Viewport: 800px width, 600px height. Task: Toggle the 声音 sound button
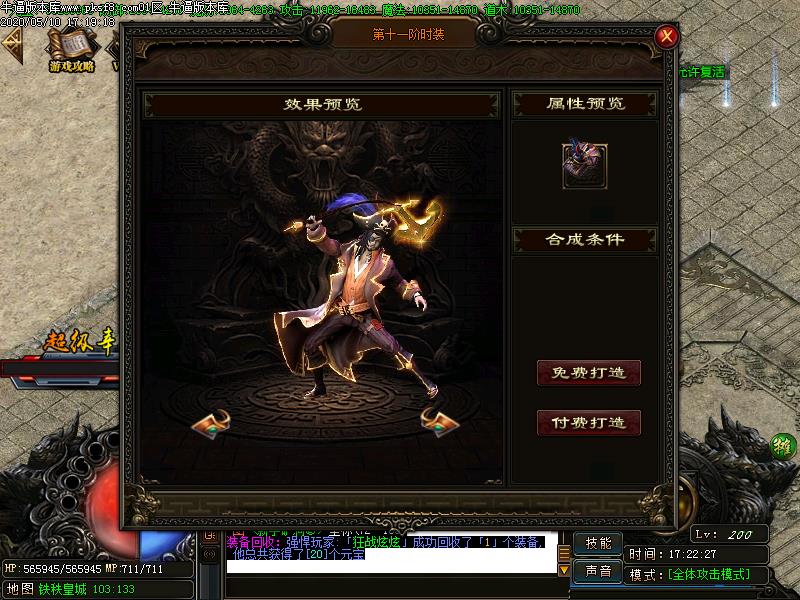pyautogui.click(x=598, y=571)
